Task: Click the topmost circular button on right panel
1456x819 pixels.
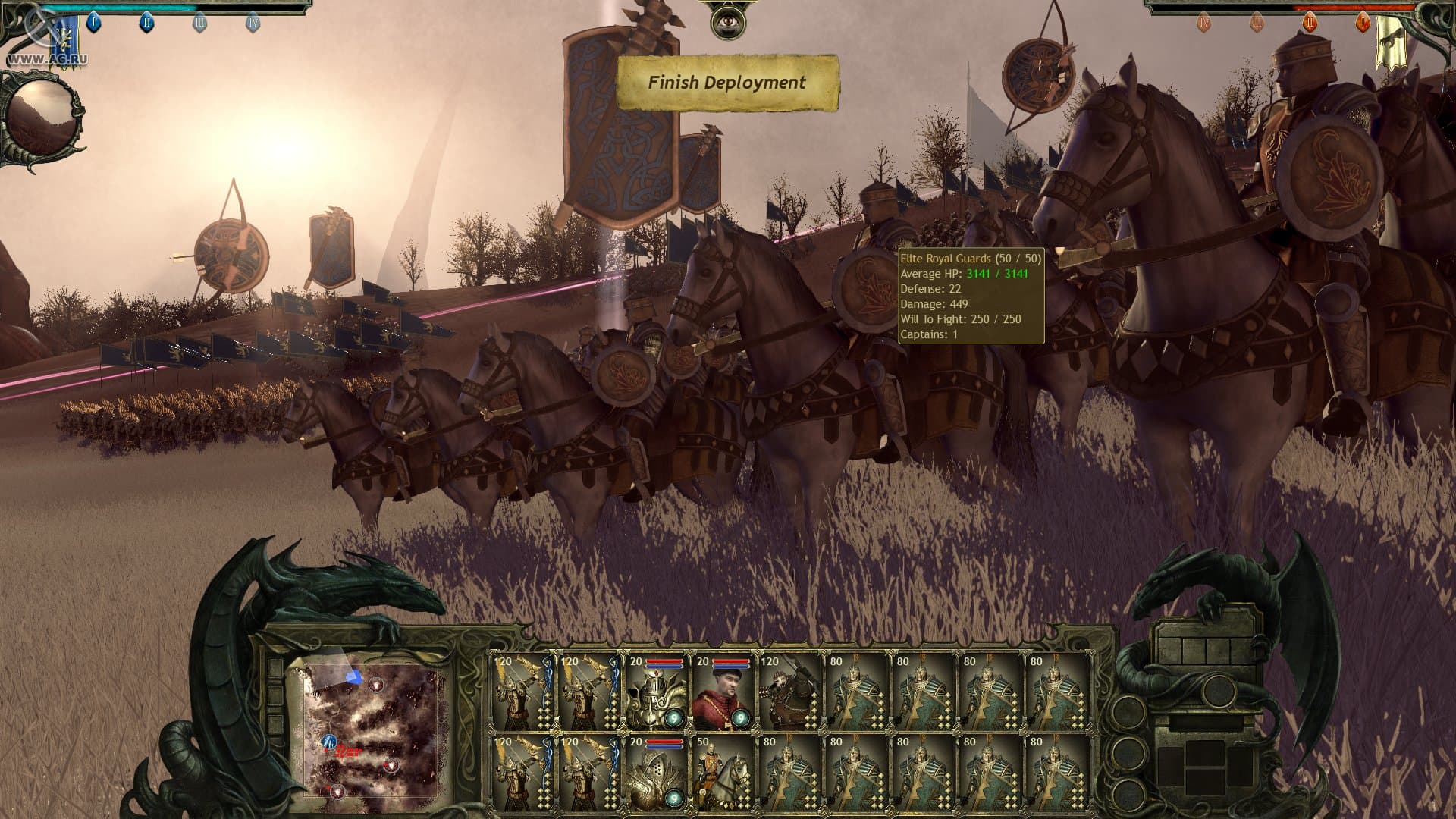Action: [1218, 690]
